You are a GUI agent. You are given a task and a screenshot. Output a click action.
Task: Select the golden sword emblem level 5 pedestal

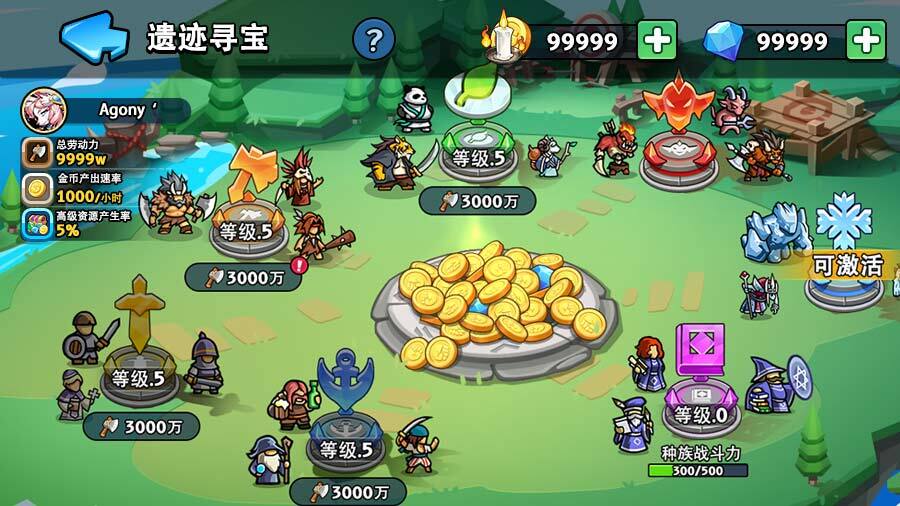point(138,370)
